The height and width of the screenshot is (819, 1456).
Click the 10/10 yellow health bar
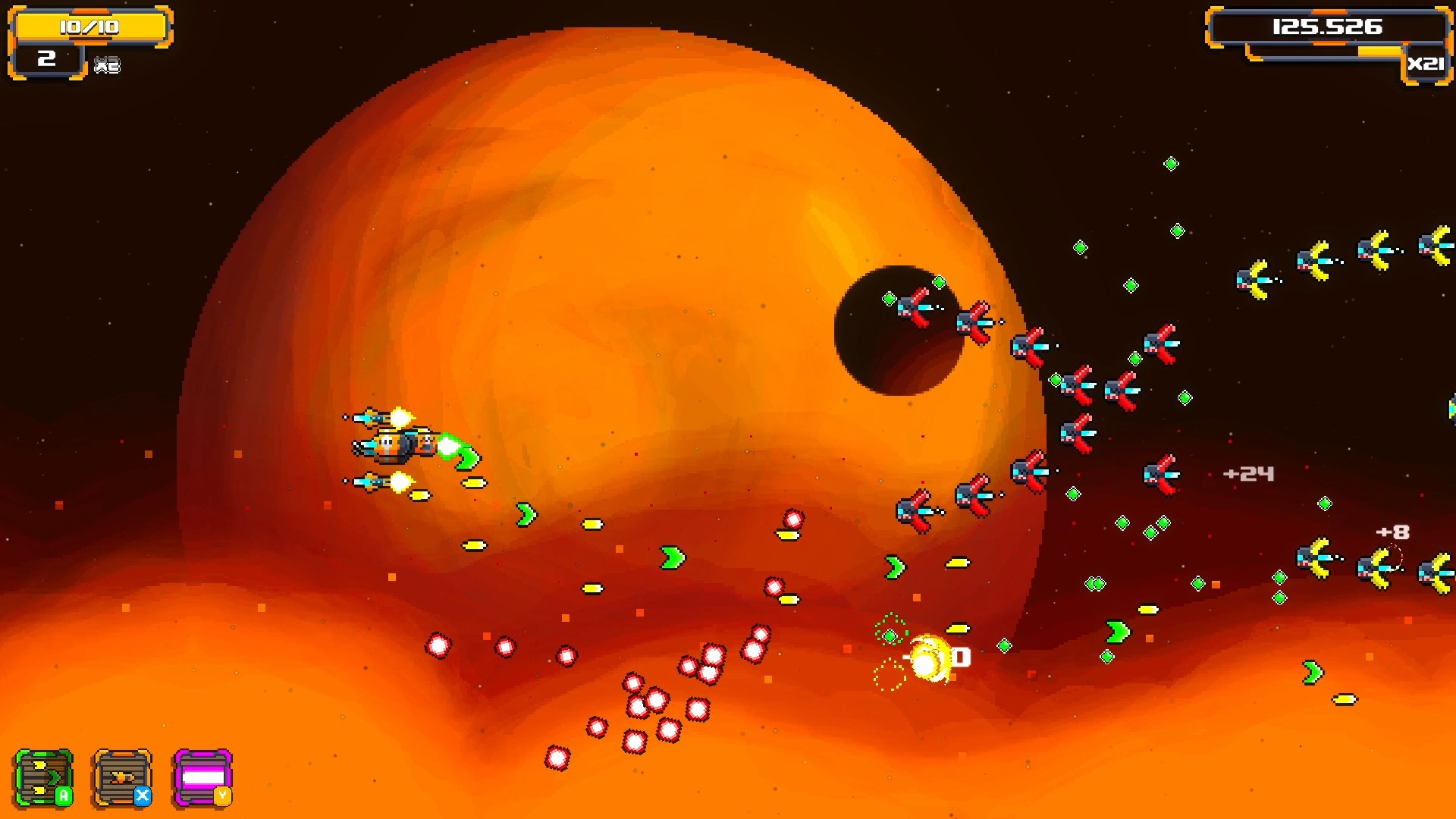[93, 25]
